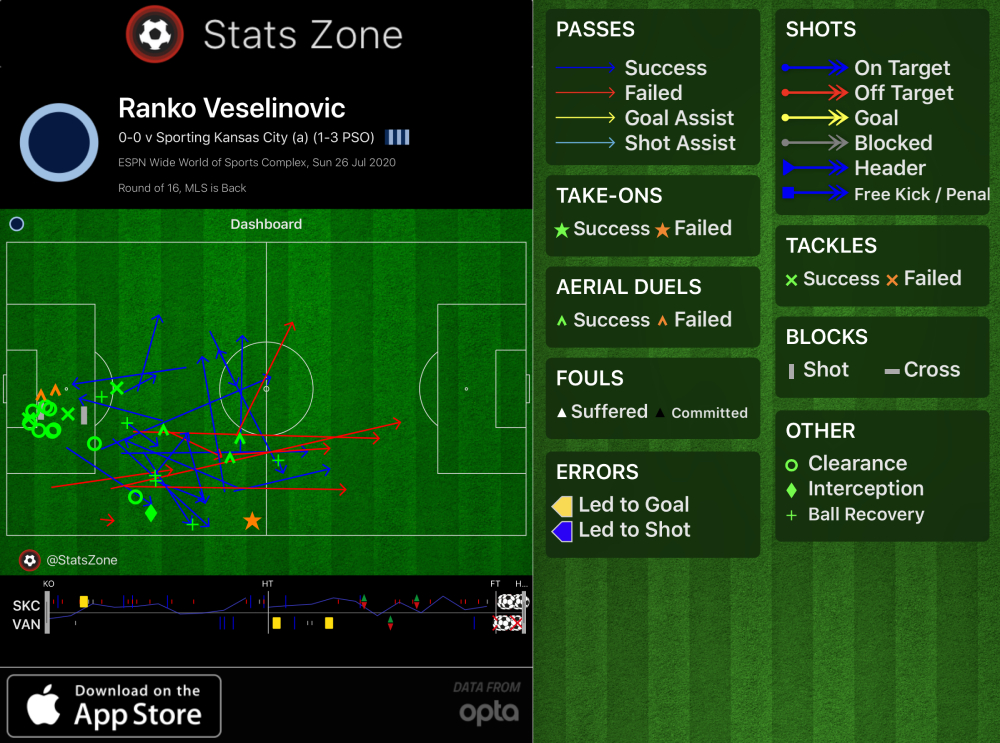Click the Opta data logo
Image resolution: width=1000 pixels, height=743 pixels.
pyautogui.click(x=488, y=705)
